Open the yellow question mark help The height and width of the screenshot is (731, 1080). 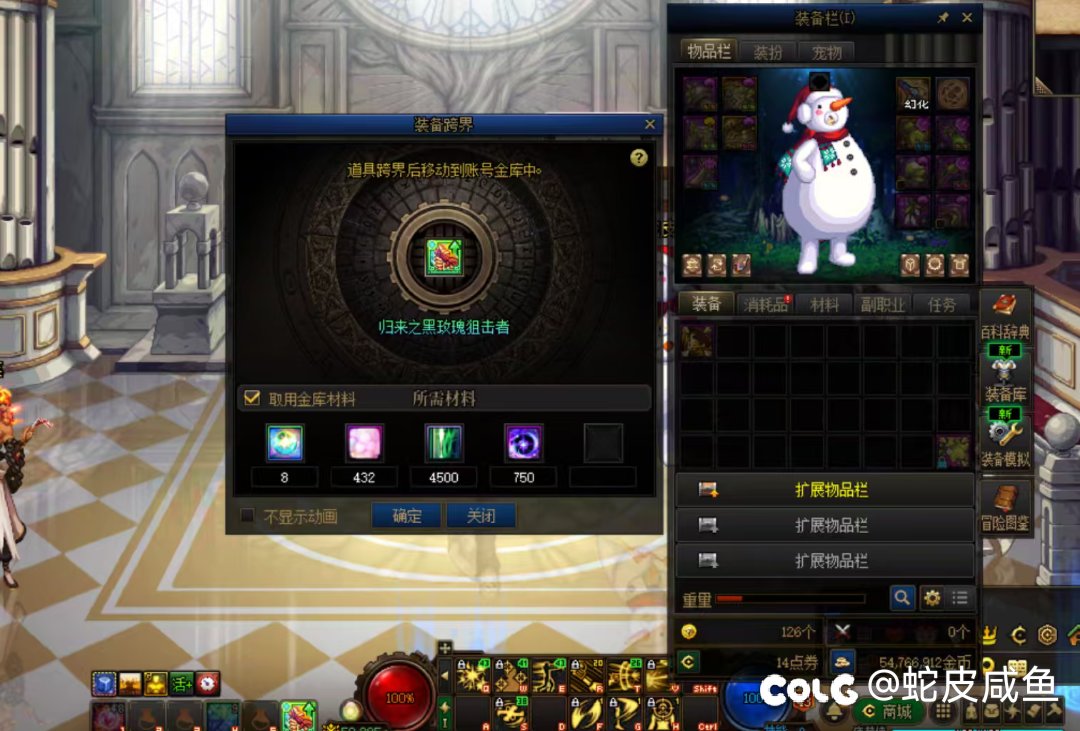point(639,158)
